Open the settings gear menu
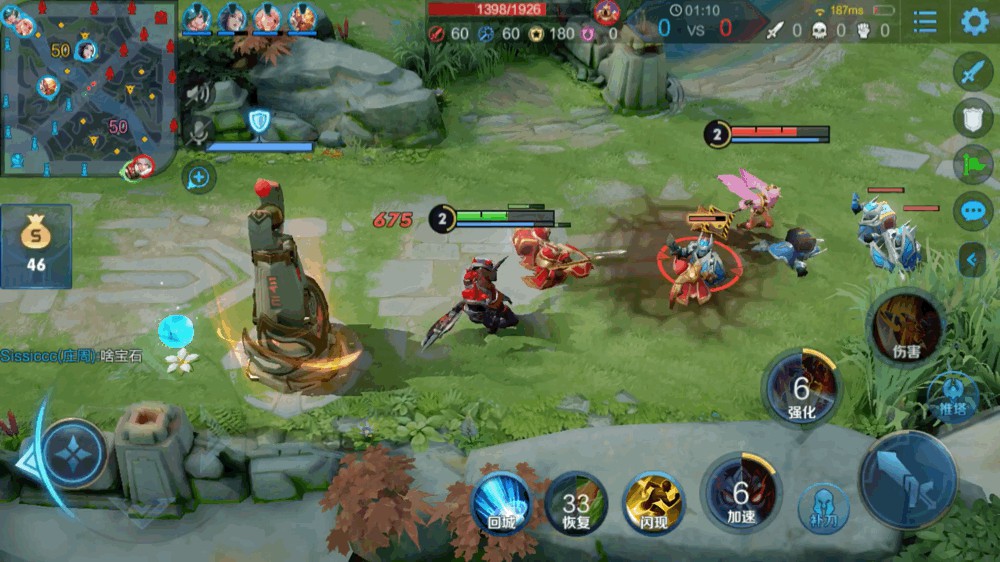This screenshot has width=1000, height=562. pyautogui.click(x=974, y=22)
